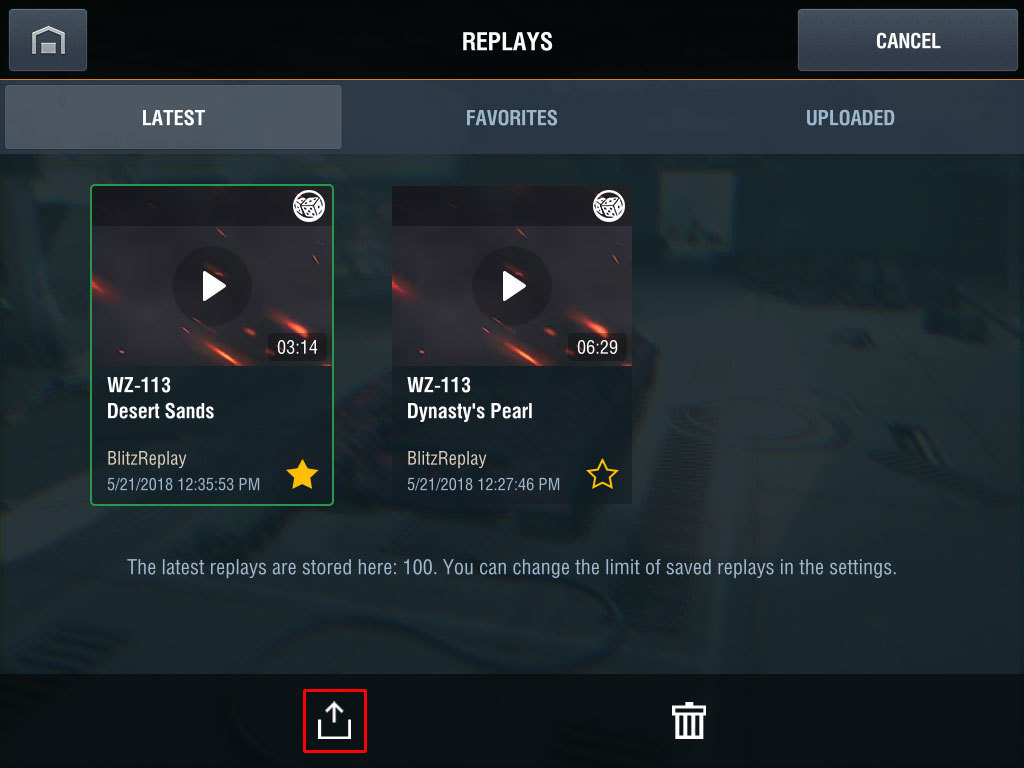Mark Dynasty's Pearl replay as favorite
The height and width of the screenshot is (768, 1024).
coord(602,474)
